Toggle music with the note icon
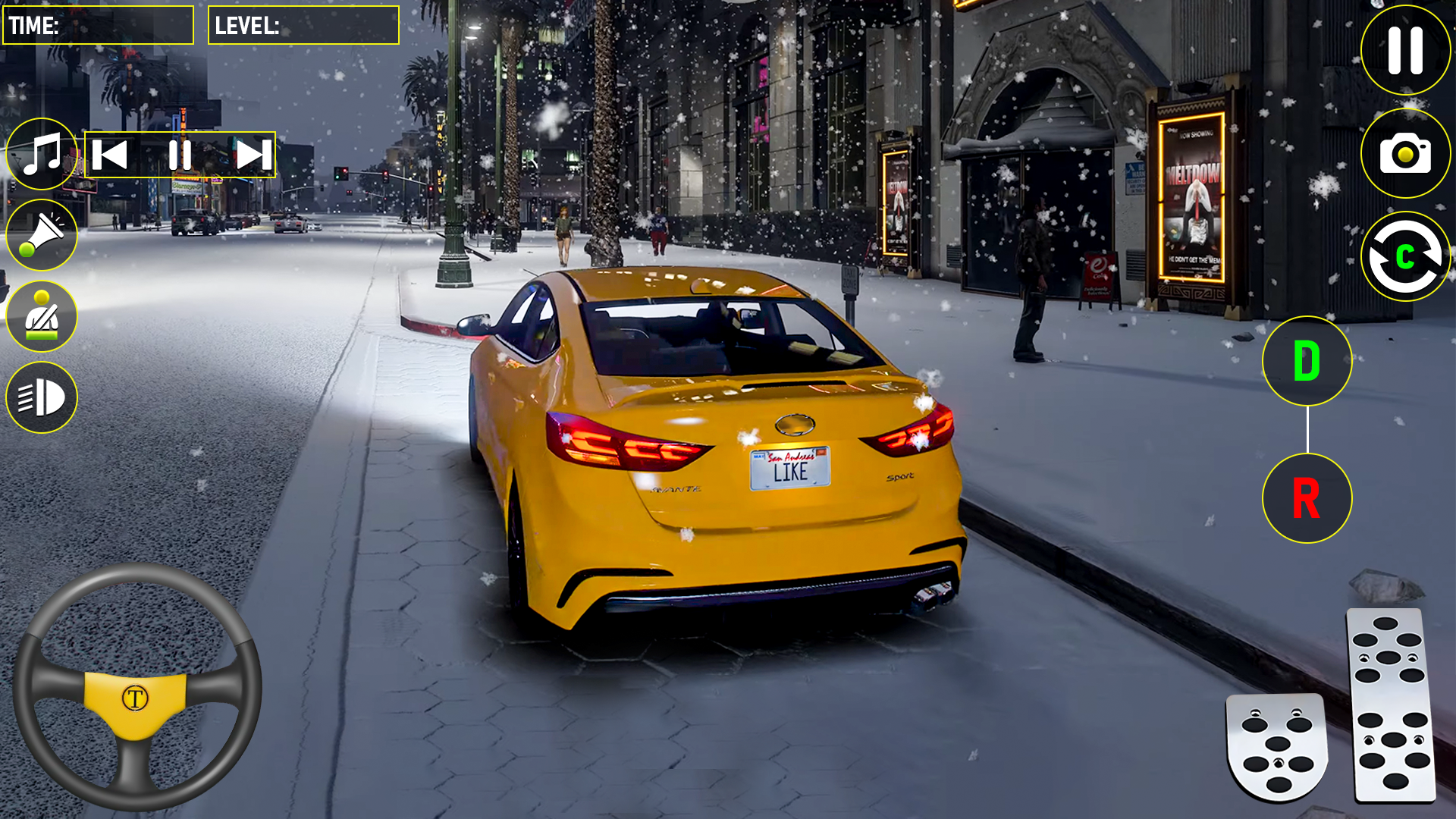This screenshot has width=1456, height=819. [42, 154]
